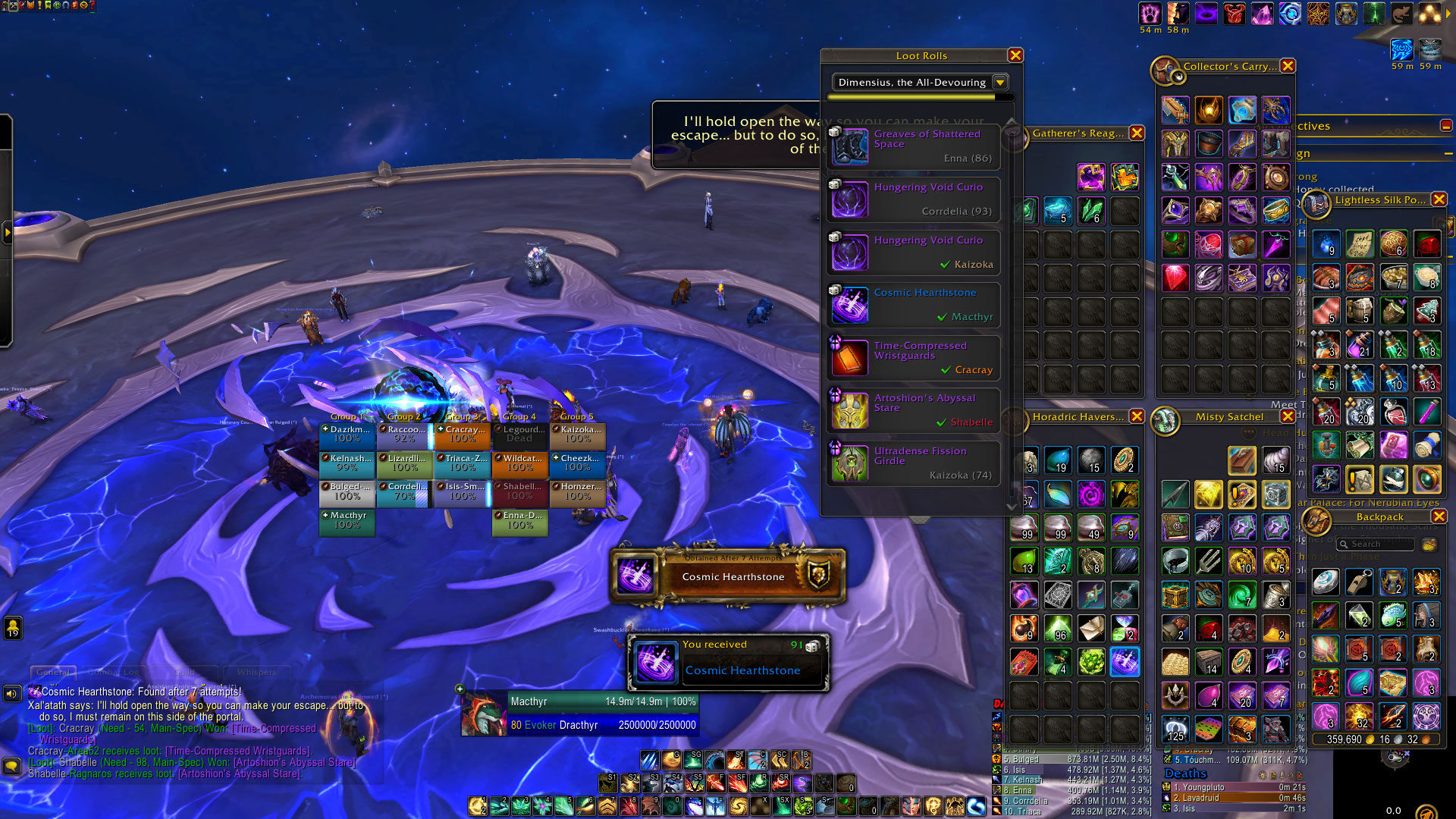Close the Backpack window
Viewport: 1456px width, 819px height.
tap(1439, 516)
